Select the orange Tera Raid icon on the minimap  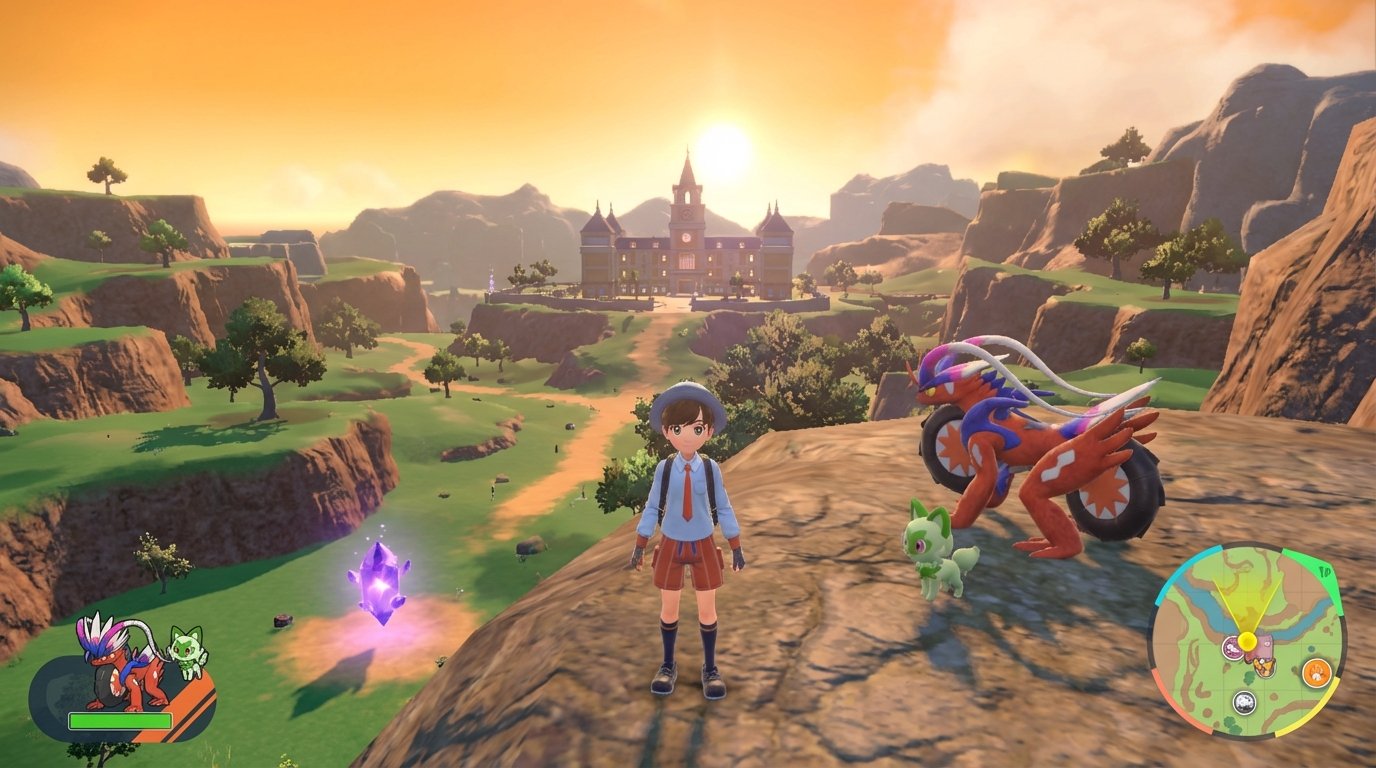click(x=1317, y=672)
